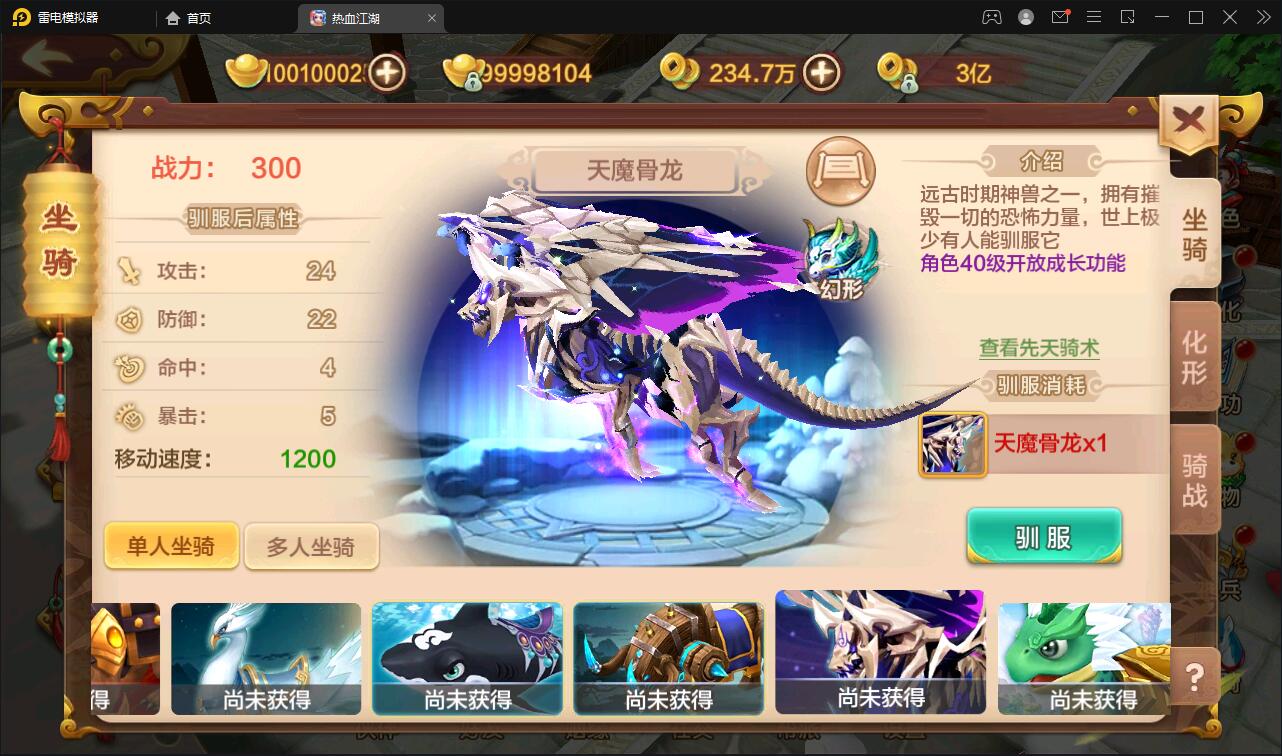Click the scroll icon beside 天魔骨龙 name
Screen dimensions: 1282x756
pyautogui.click(x=840, y=171)
